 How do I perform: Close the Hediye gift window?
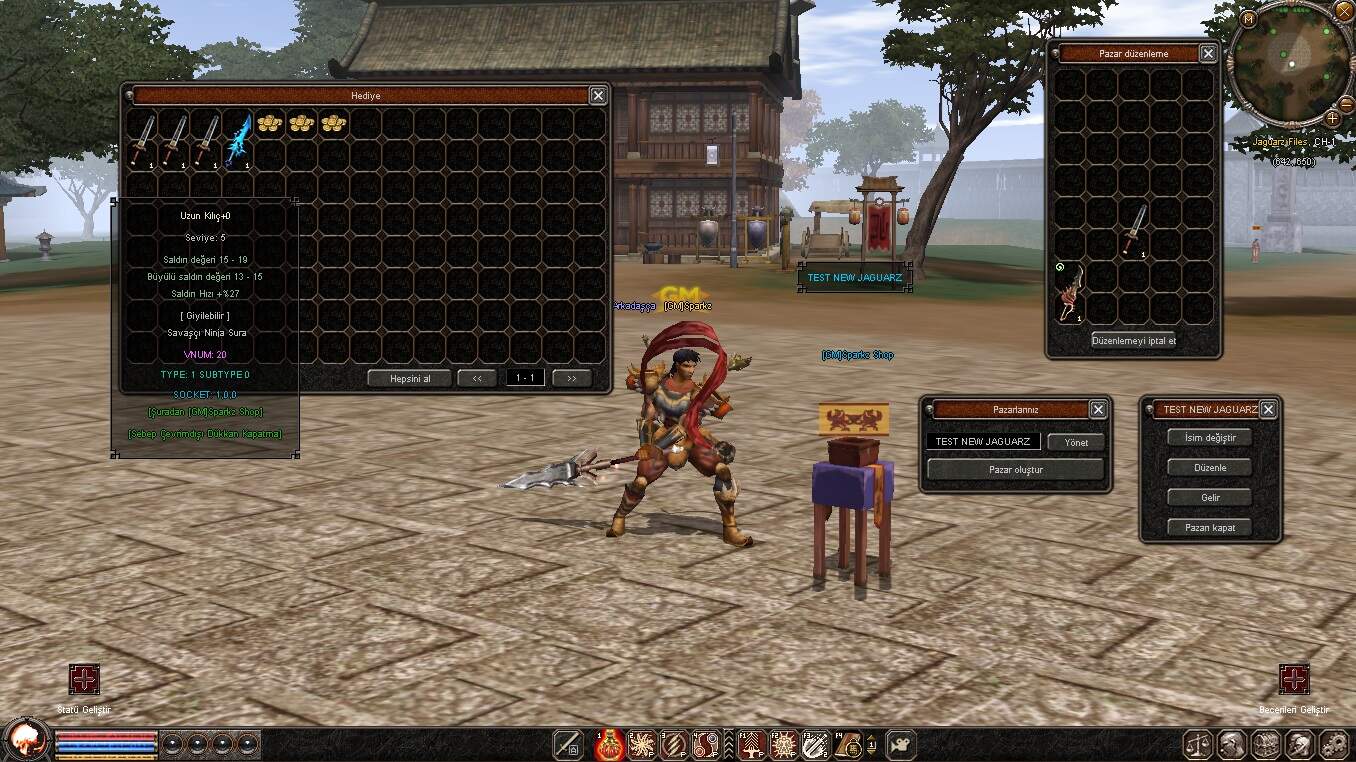[x=598, y=95]
